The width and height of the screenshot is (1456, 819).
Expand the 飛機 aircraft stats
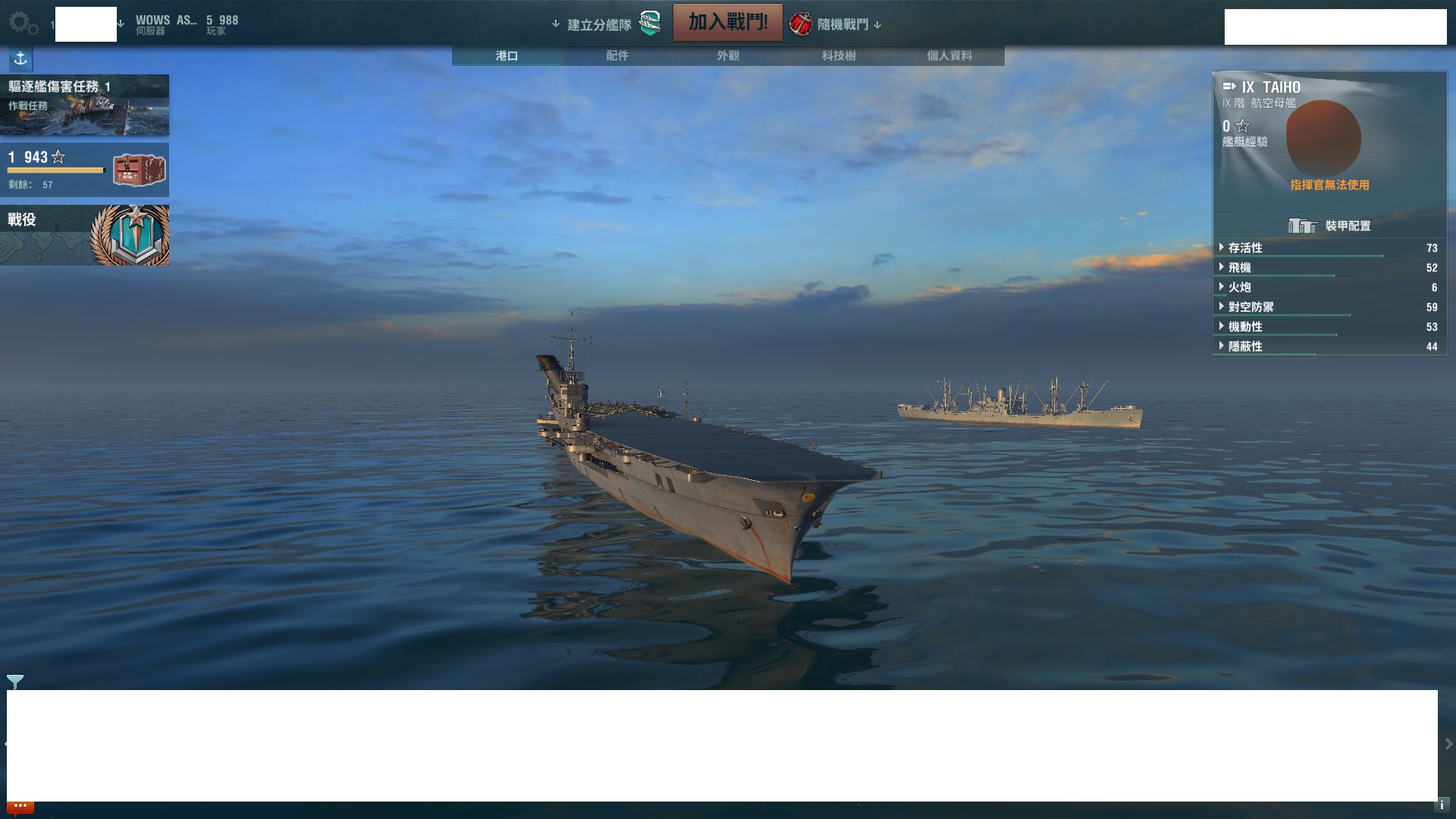pos(1240,268)
